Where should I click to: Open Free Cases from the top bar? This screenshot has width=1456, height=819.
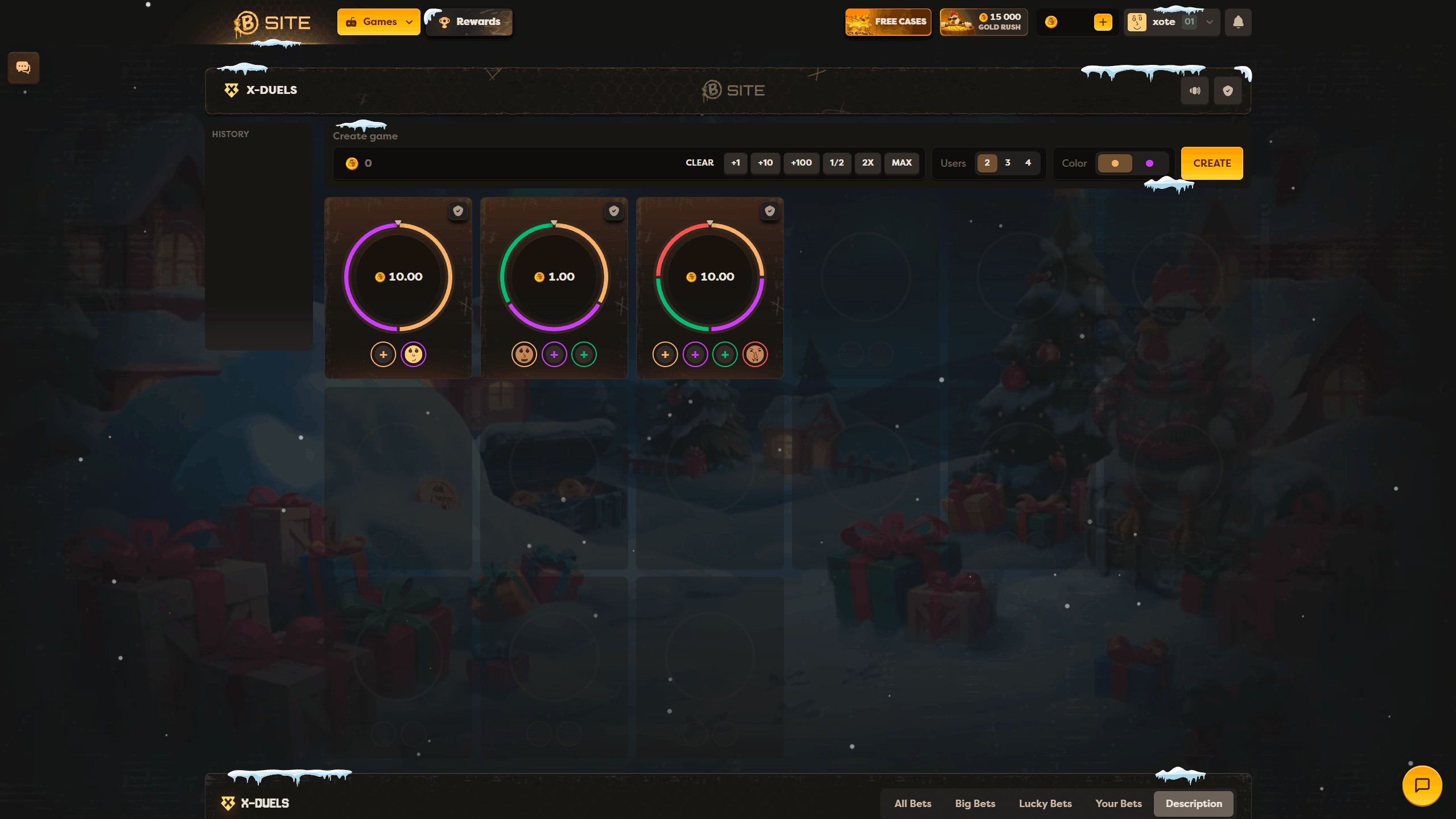888,22
